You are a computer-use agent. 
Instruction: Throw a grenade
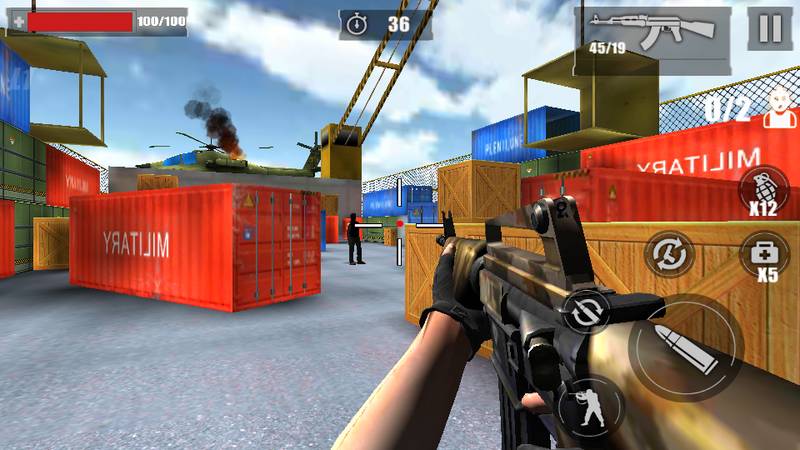pyautogui.click(x=763, y=190)
